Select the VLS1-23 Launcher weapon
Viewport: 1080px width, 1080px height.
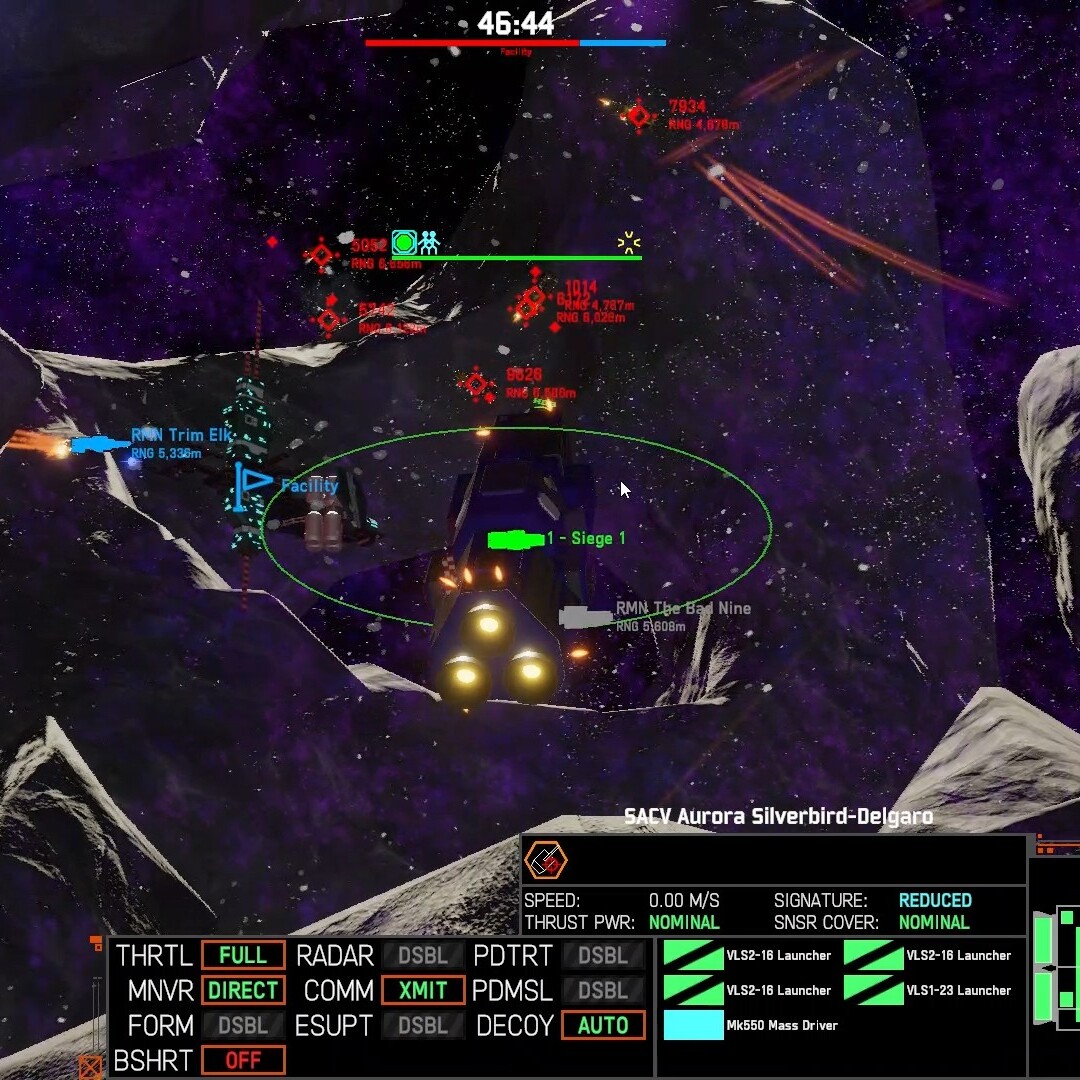point(874,990)
